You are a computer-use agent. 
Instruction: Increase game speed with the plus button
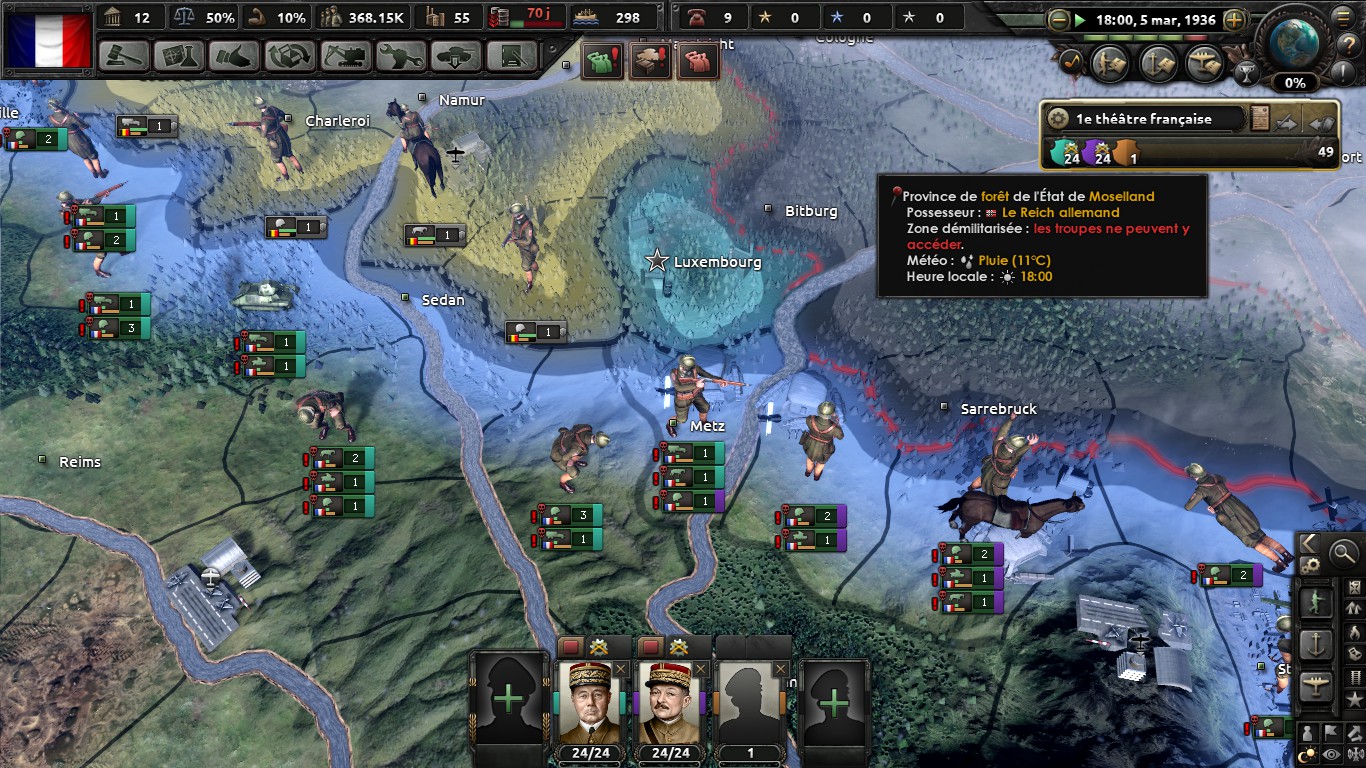click(1235, 19)
